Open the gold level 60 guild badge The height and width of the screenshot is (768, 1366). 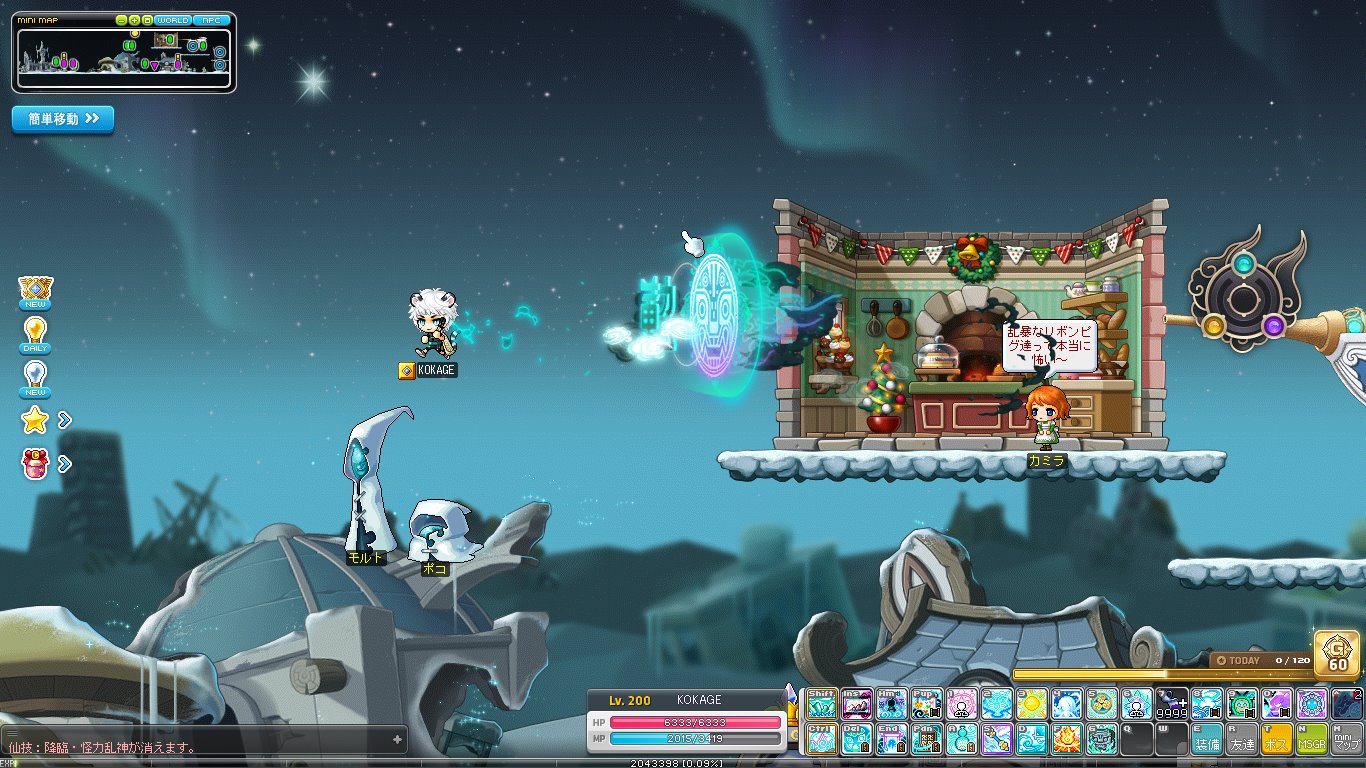[x=1337, y=653]
